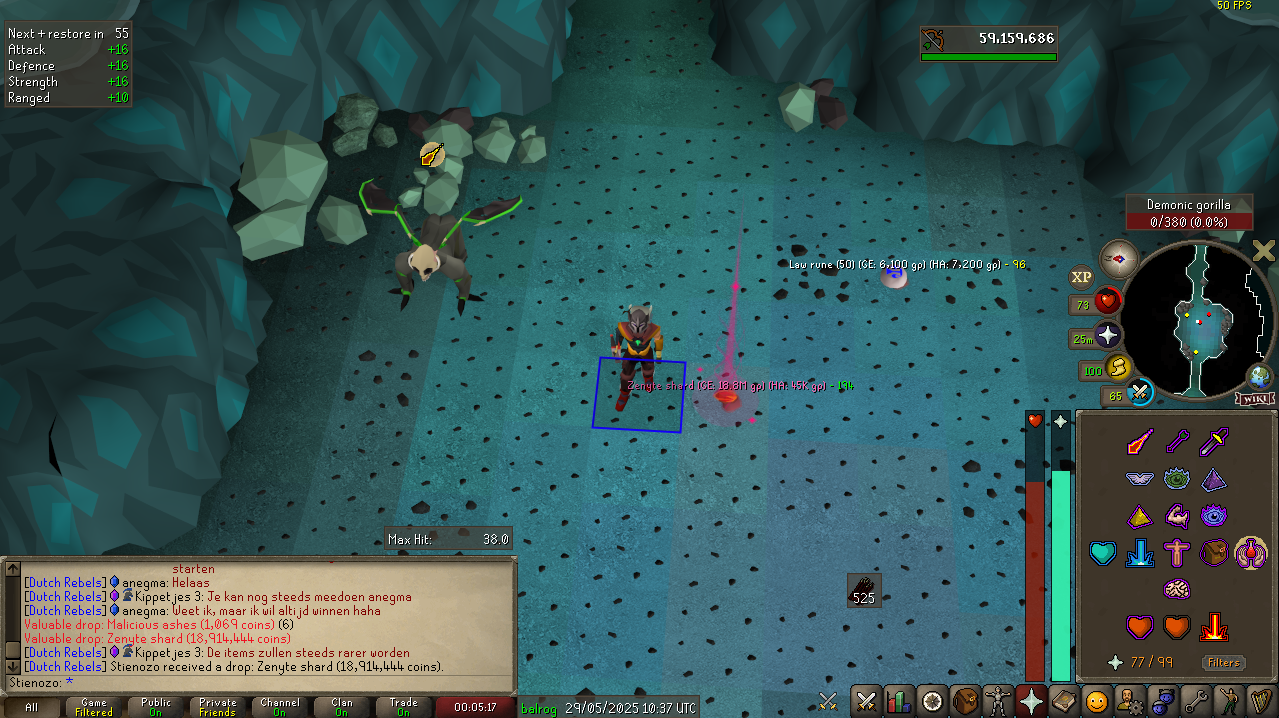Click the compass to face north

1119,259
